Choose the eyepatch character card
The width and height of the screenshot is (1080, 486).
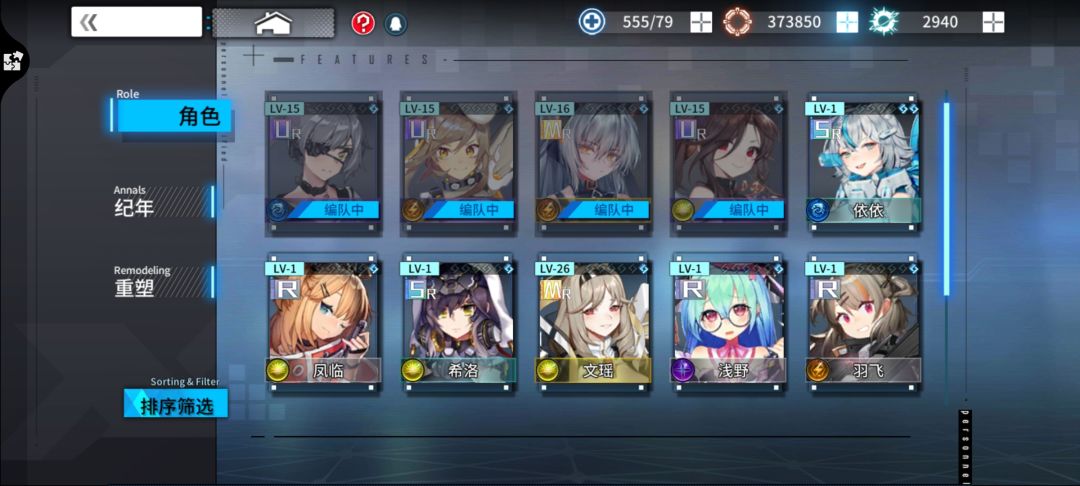click(324, 162)
